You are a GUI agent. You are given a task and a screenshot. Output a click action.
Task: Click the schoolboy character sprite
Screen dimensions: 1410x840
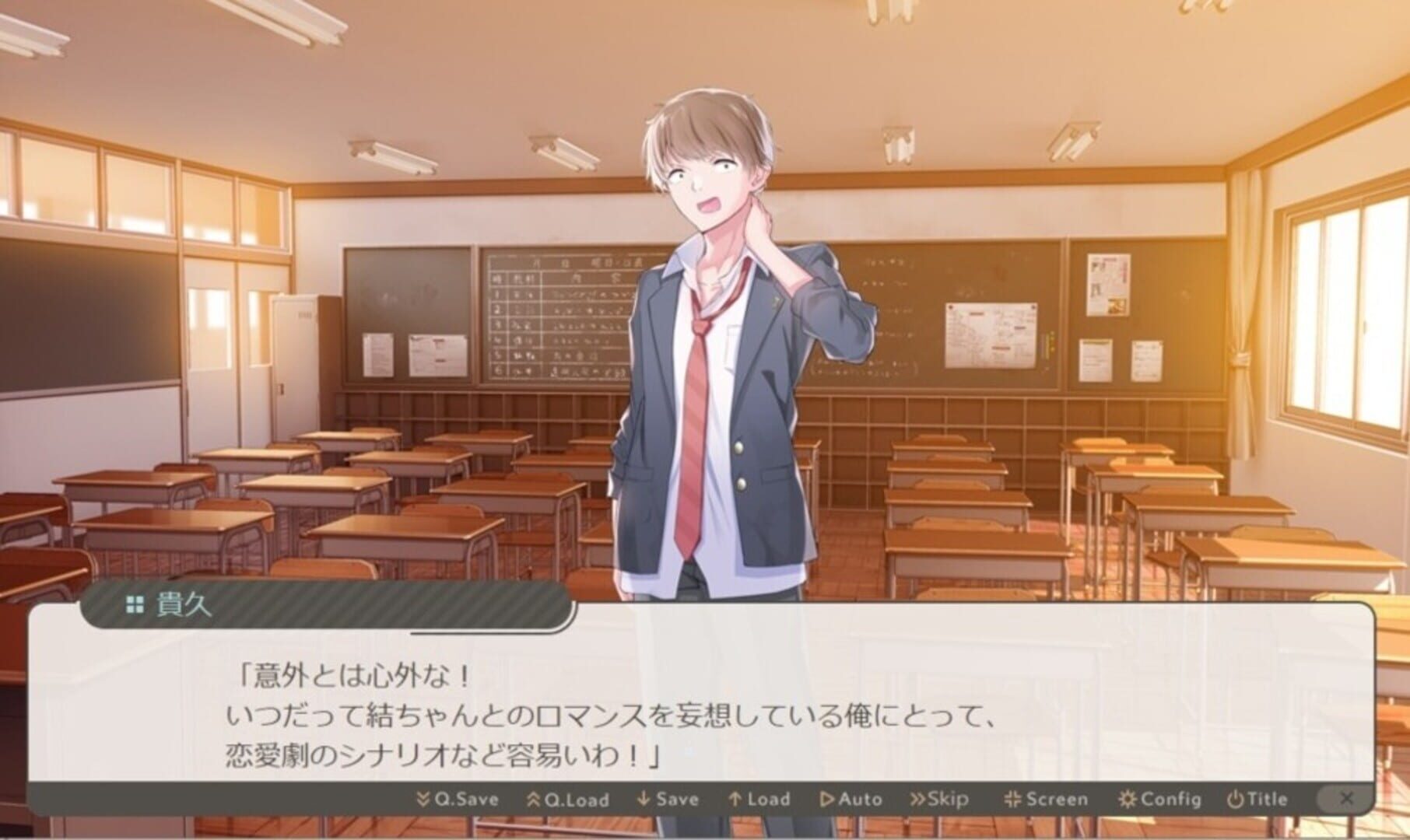(716, 350)
